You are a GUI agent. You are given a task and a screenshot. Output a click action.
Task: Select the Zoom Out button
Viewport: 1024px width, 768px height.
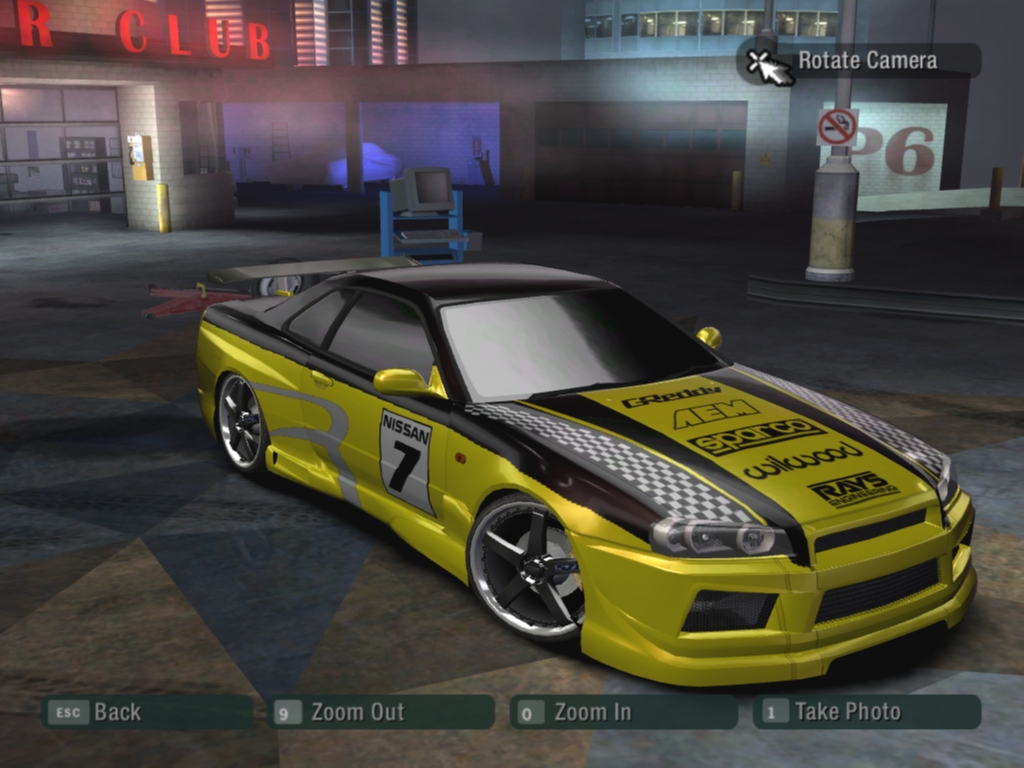tap(383, 712)
